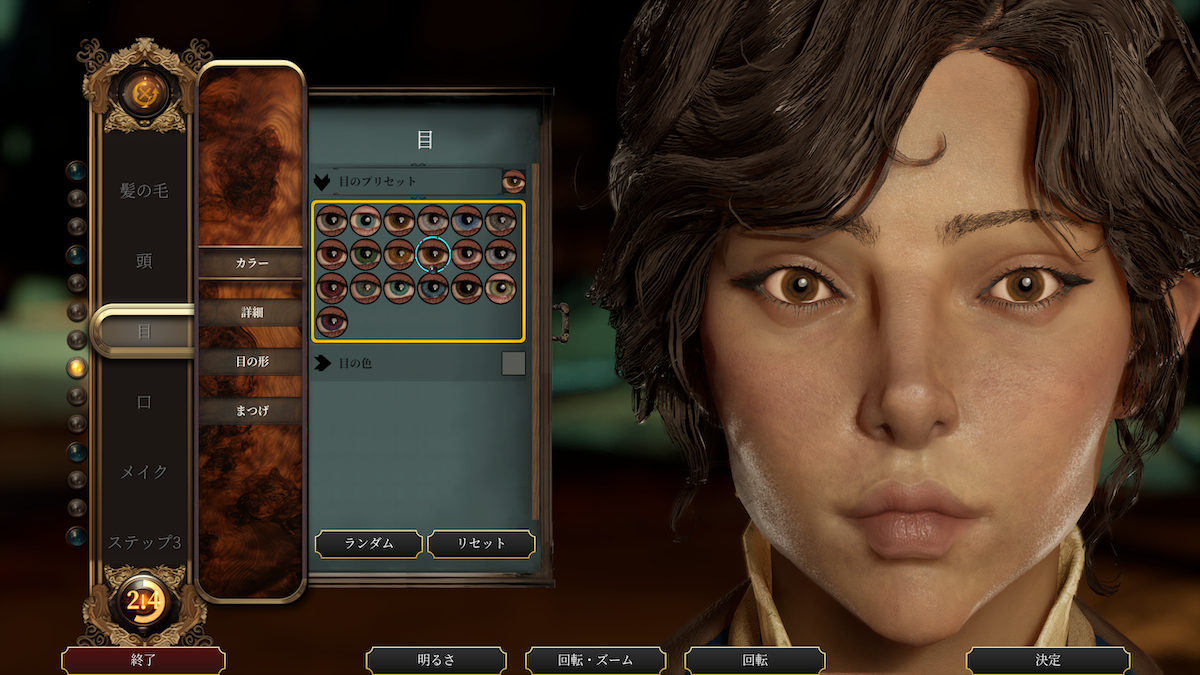This screenshot has width=1200, height=675.
Task: Confirm with the 決定 button
Action: 1048,661
